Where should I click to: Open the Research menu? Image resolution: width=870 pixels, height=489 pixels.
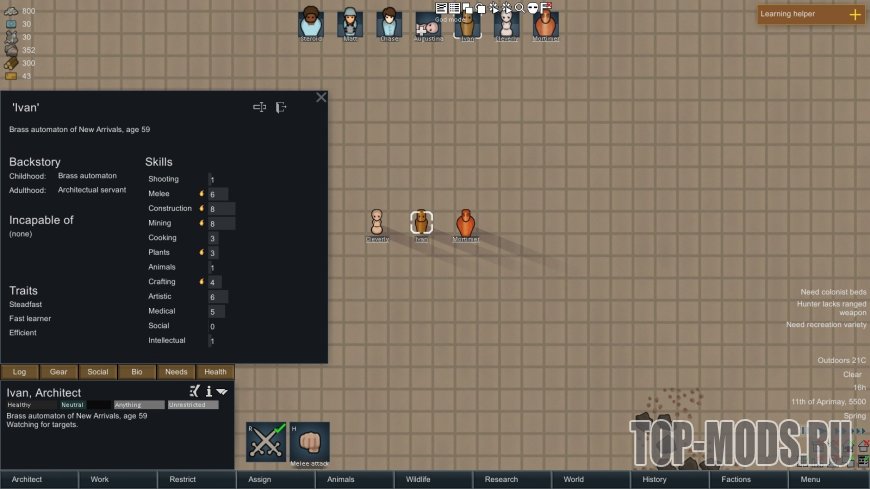tap(501, 480)
